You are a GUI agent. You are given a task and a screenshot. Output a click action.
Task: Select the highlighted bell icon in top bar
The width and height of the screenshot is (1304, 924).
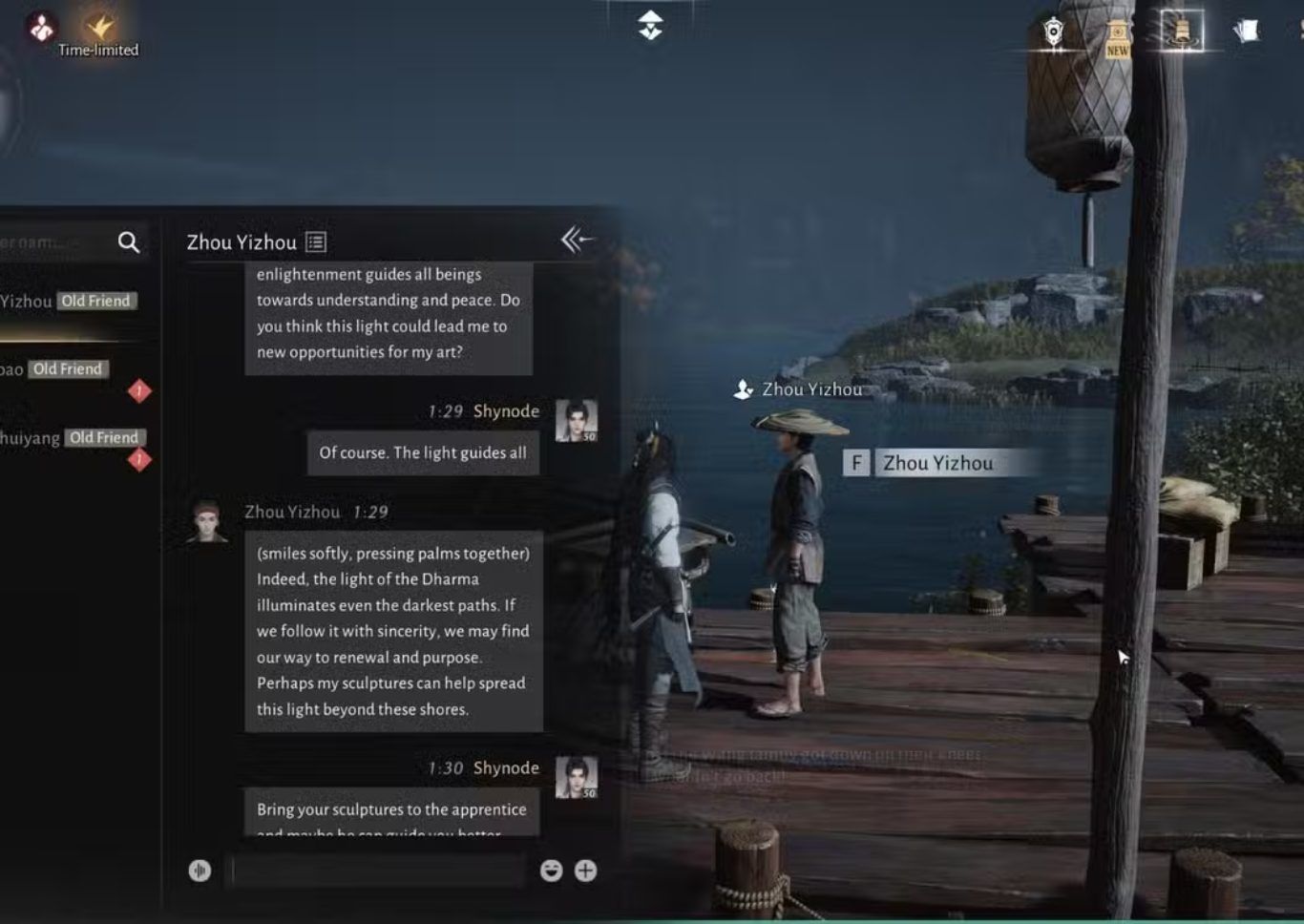(1182, 31)
